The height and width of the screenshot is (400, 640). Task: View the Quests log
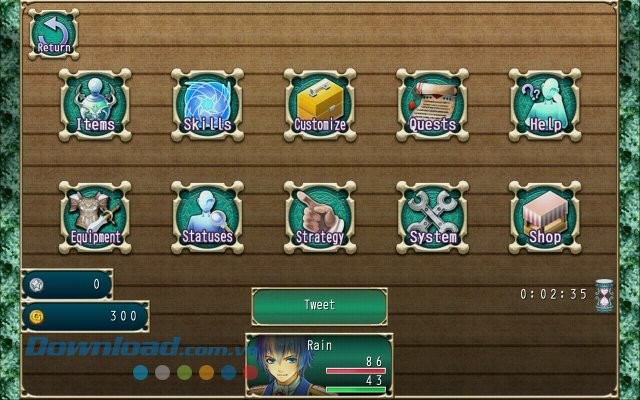coord(432,105)
